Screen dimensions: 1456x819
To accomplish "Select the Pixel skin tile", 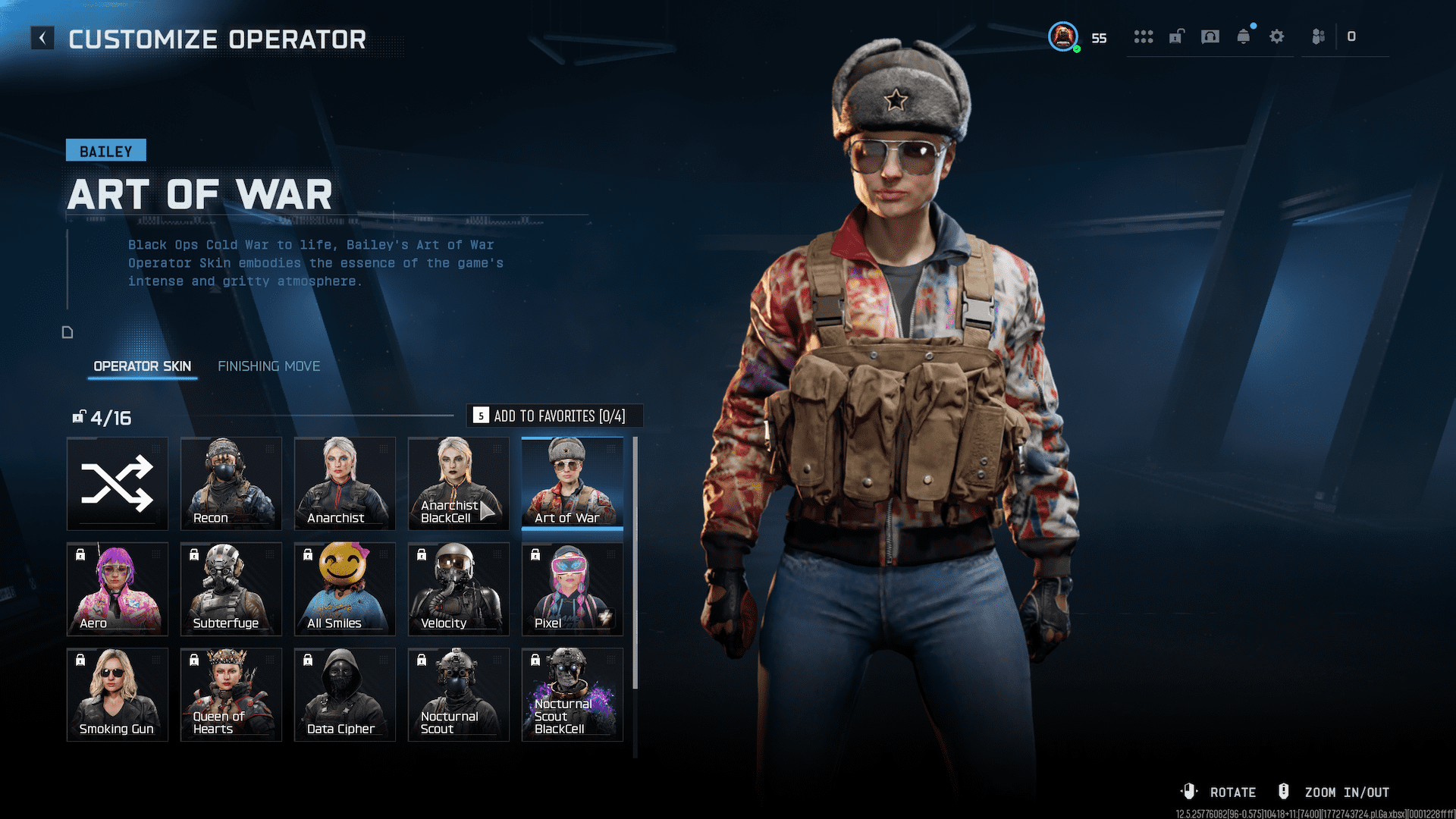I will (x=573, y=589).
